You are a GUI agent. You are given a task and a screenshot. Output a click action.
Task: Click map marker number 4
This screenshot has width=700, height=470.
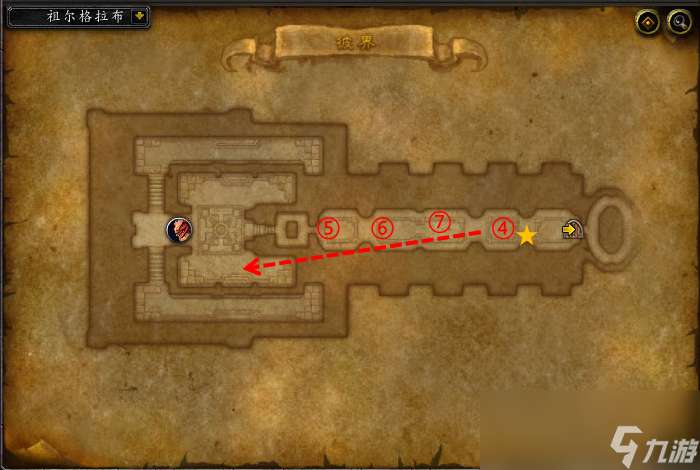(x=502, y=228)
